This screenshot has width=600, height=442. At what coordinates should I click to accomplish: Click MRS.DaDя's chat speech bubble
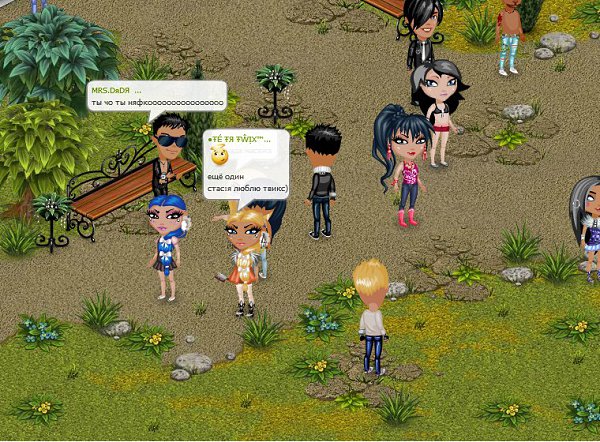pyautogui.click(x=156, y=97)
